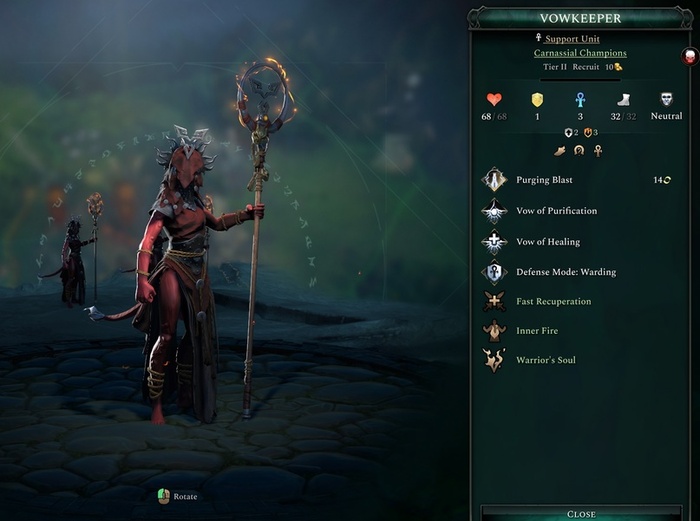Click the yellow shield defense icon
The image size is (700, 521).
click(536, 99)
